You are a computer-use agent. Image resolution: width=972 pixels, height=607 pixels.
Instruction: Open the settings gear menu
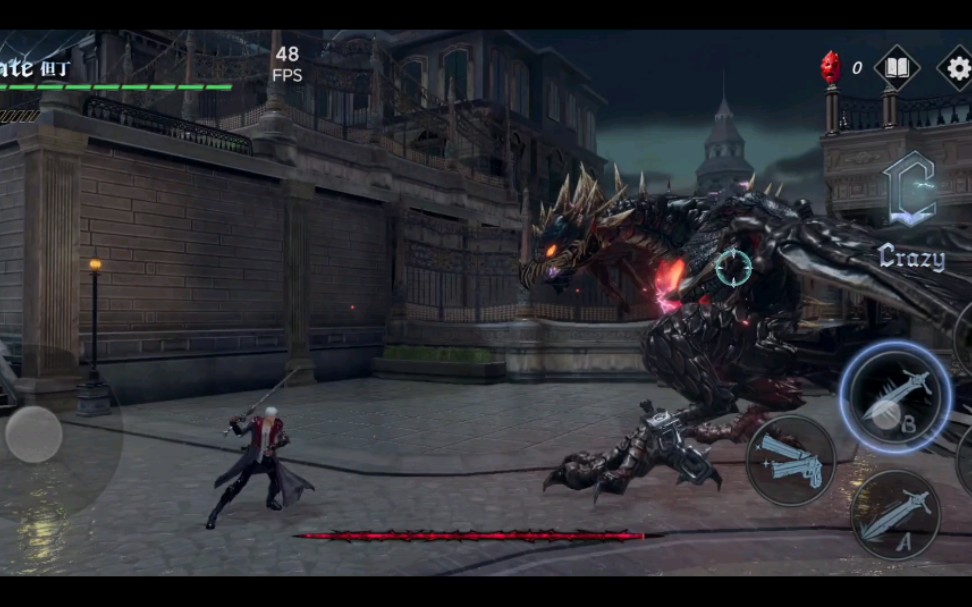pyautogui.click(x=957, y=68)
